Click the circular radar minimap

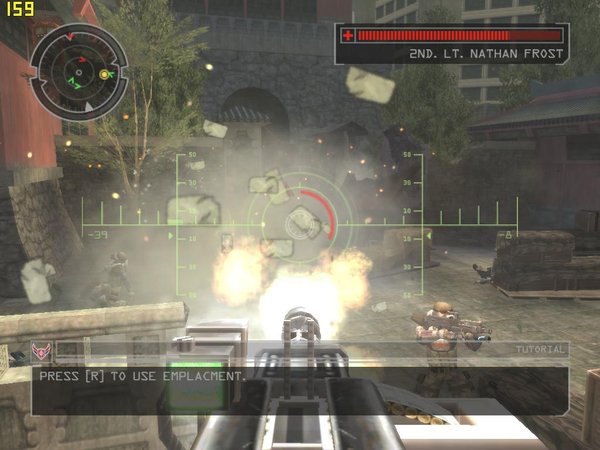[x=78, y=70]
